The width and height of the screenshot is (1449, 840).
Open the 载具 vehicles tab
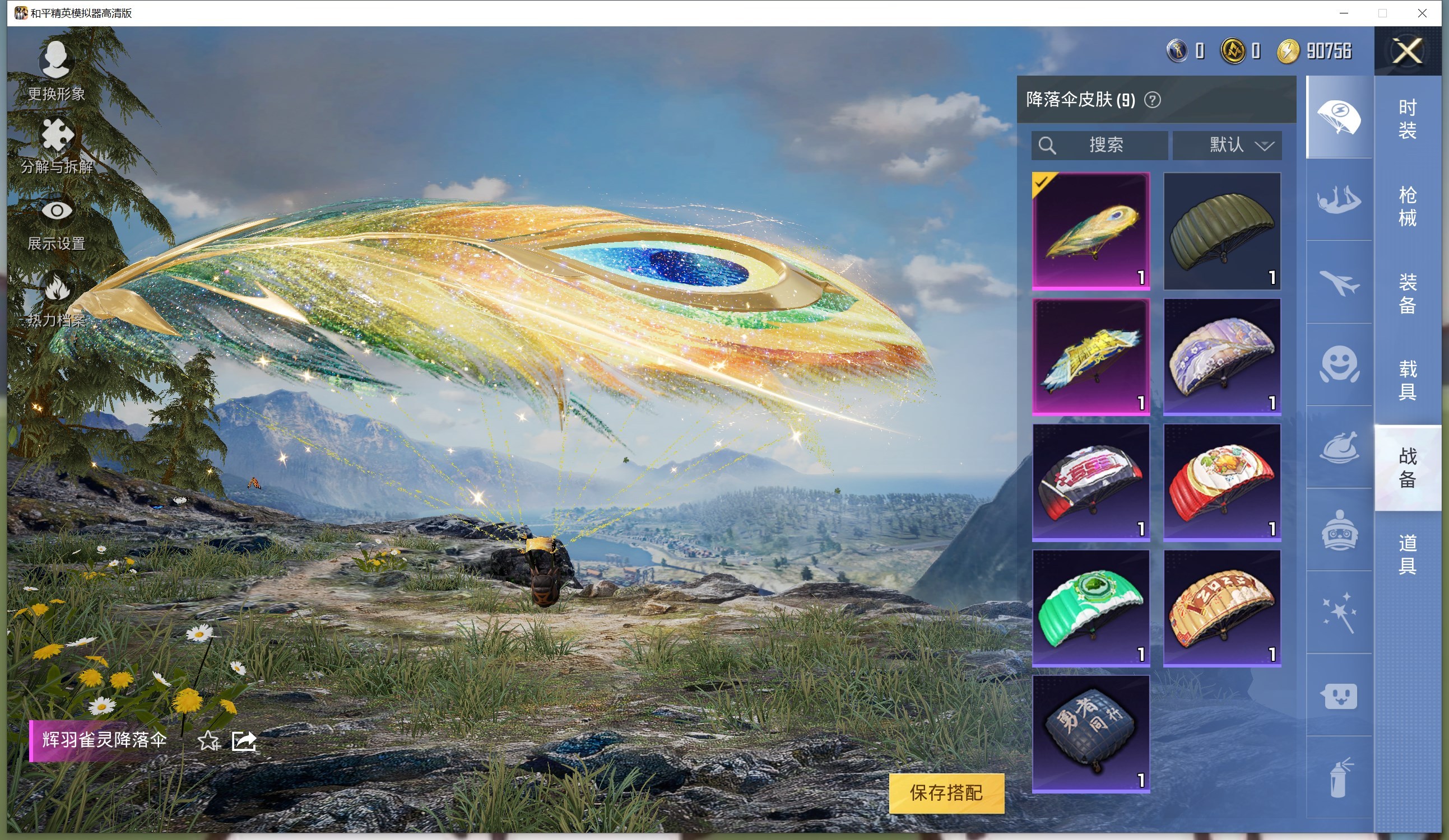[x=1407, y=380]
